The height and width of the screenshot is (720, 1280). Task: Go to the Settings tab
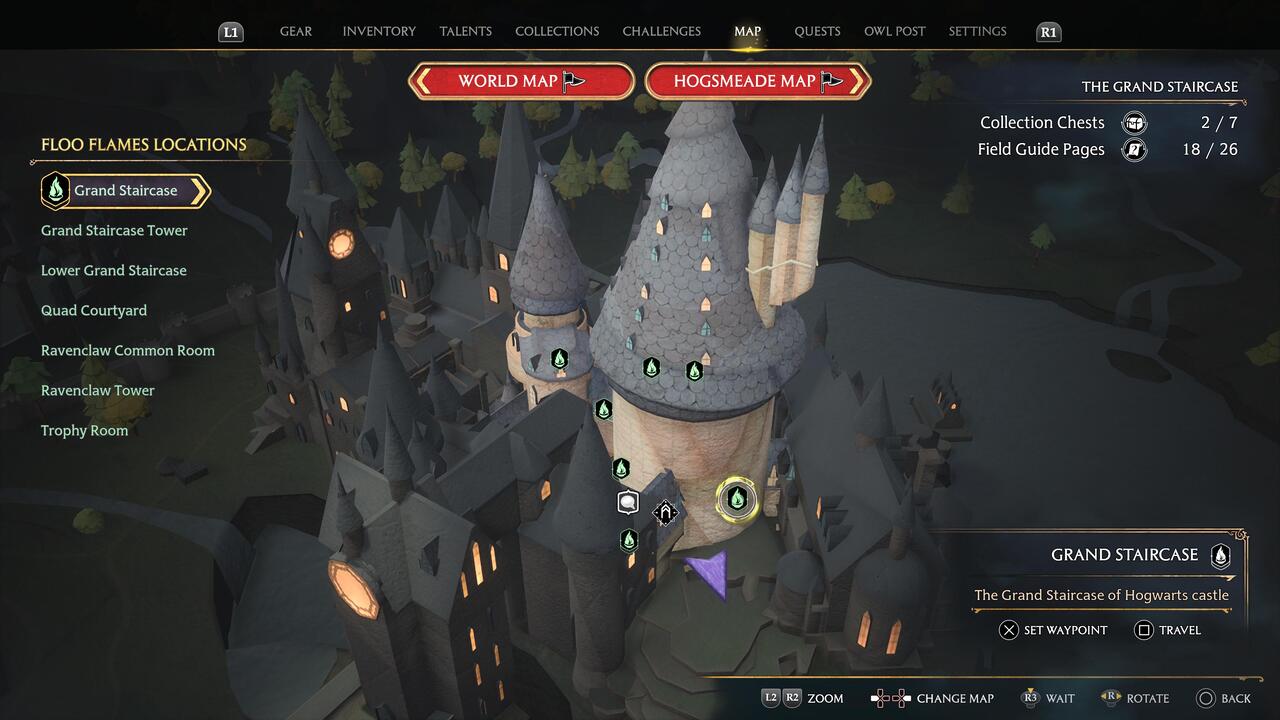click(x=977, y=31)
